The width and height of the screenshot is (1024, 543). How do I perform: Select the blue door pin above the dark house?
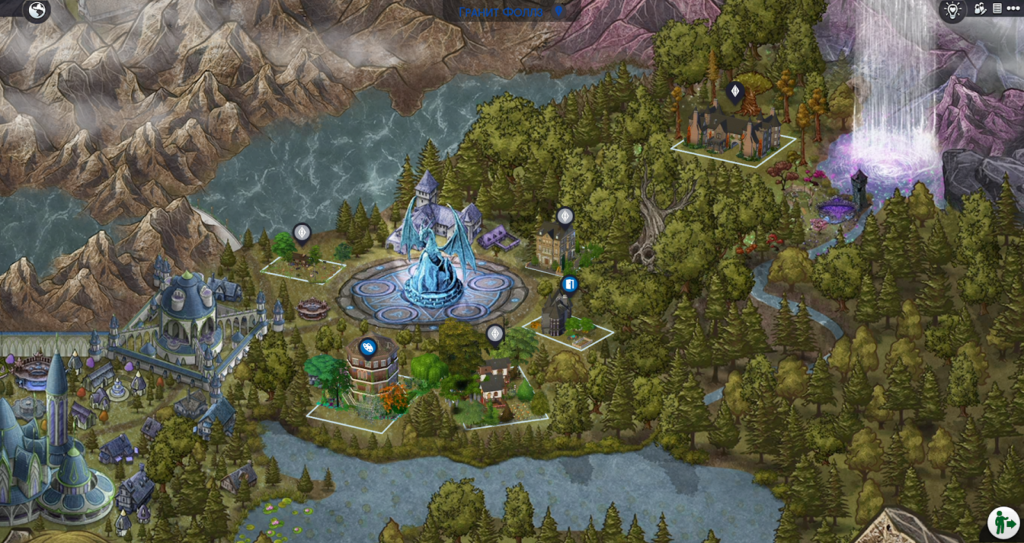click(x=569, y=285)
